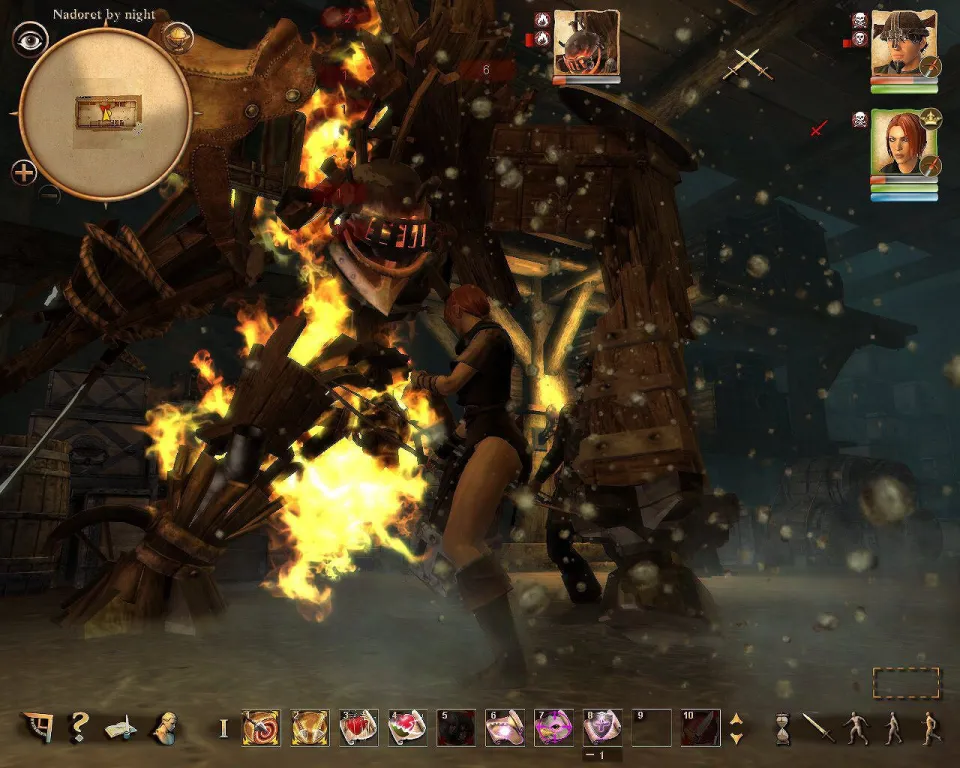960x768 pixels.
Task: Click the set-square icon at bar's left end
Action: [38, 727]
